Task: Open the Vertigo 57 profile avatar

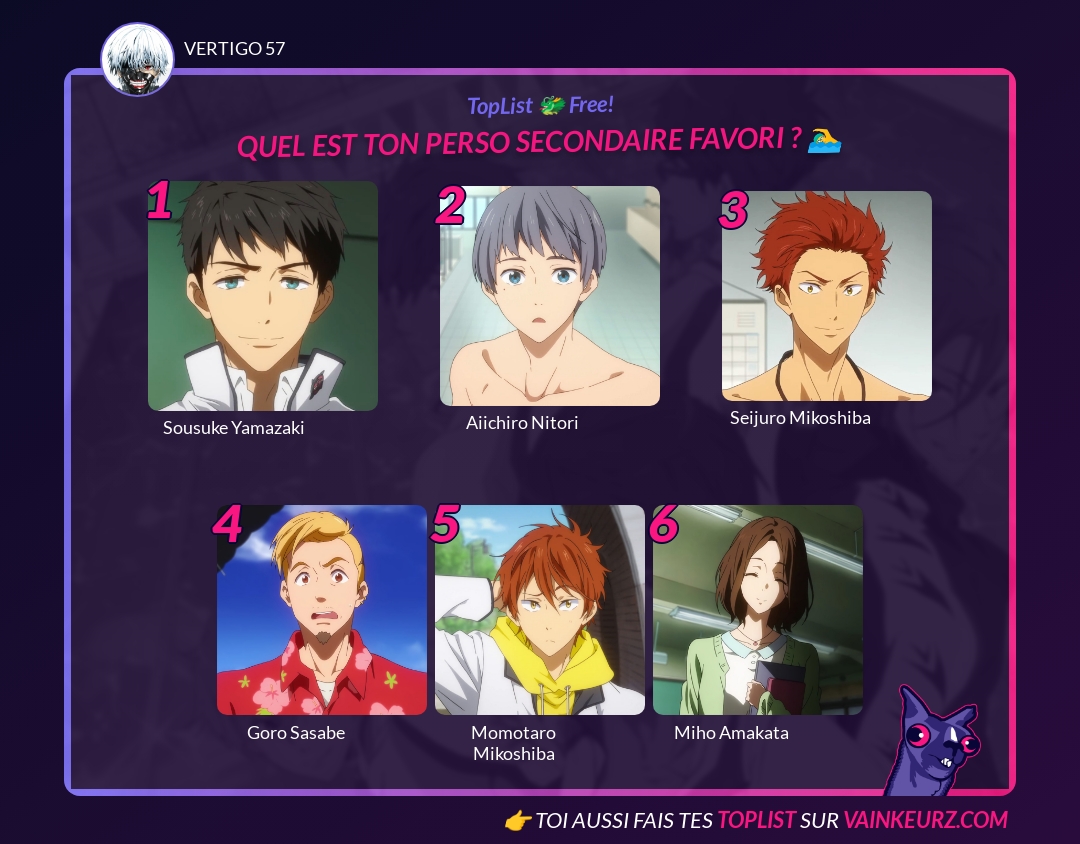Action: [x=138, y=60]
